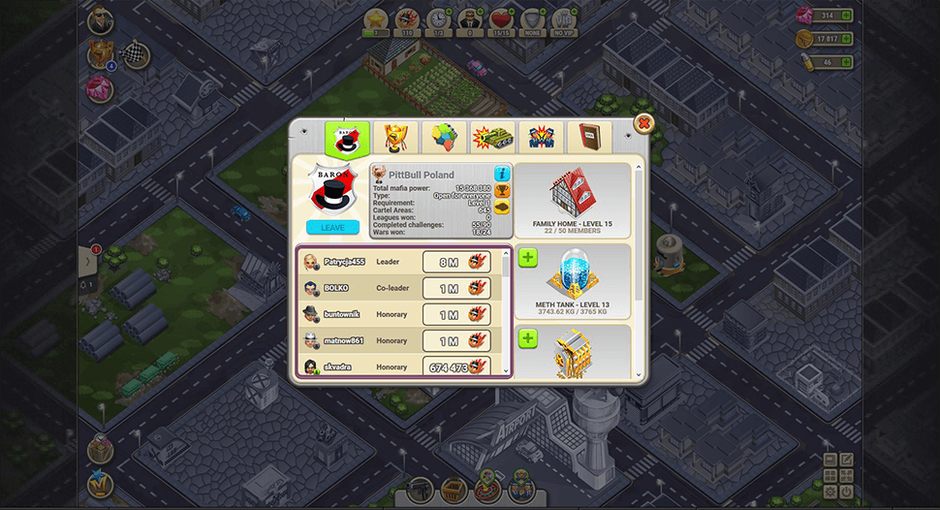Image resolution: width=940 pixels, height=510 pixels.
Task: Click the green plus beside Meth Tank
Action: coord(528,258)
